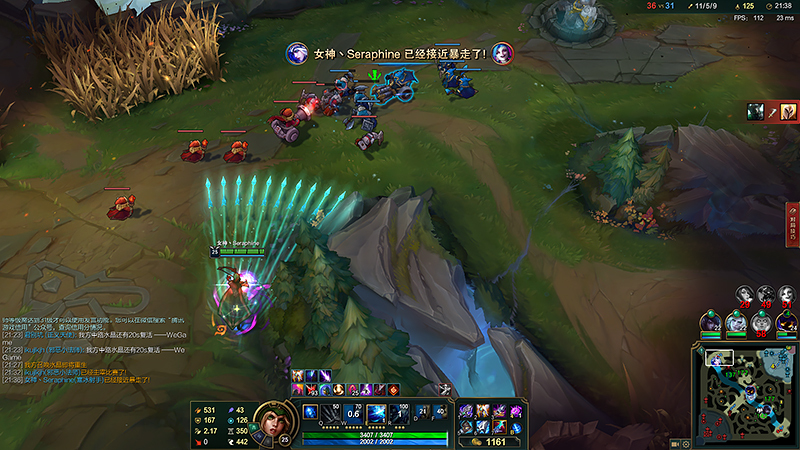Viewport: 800px width, 450px height.
Task: Activate the highlighted E ability icon
Action: (x=377, y=412)
